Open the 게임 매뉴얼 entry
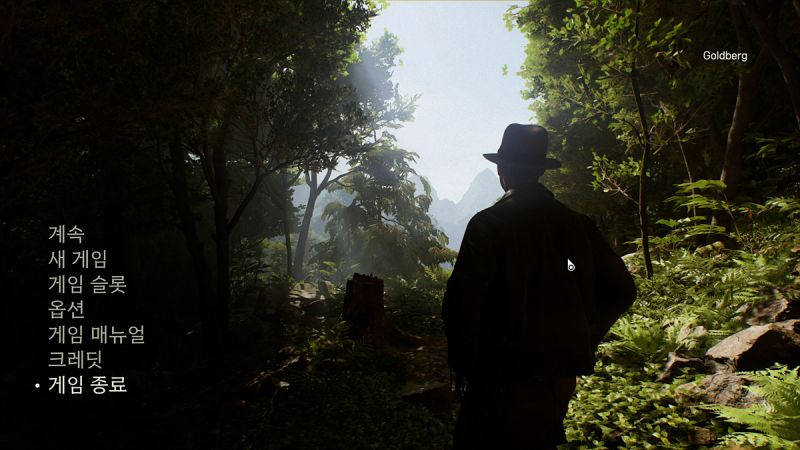Screen dimensions: 800x450 click(x=96, y=334)
